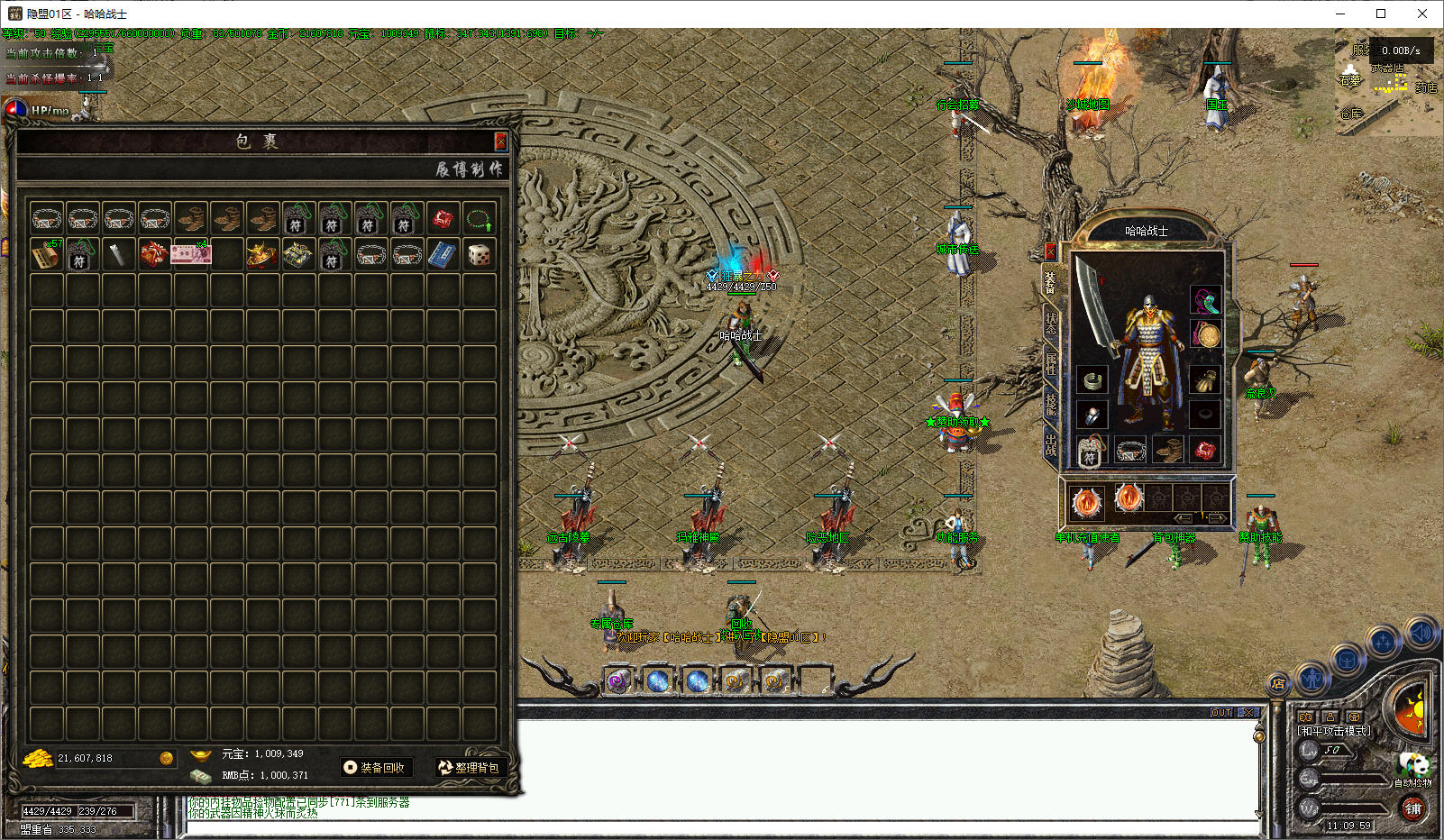Choose the golden helmet in the bag
The width and height of the screenshot is (1444, 840).
(262, 255)
